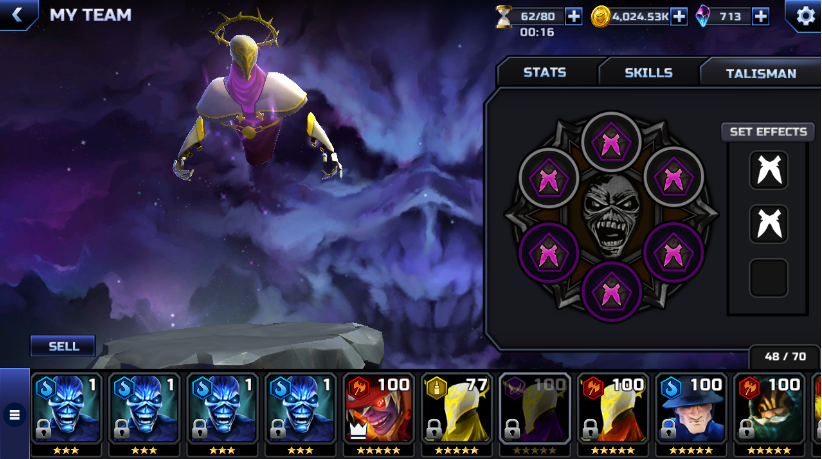Viewport: 822px width, 459px height.
Task: Show the Set Effects details
Action: pos(768,132)
